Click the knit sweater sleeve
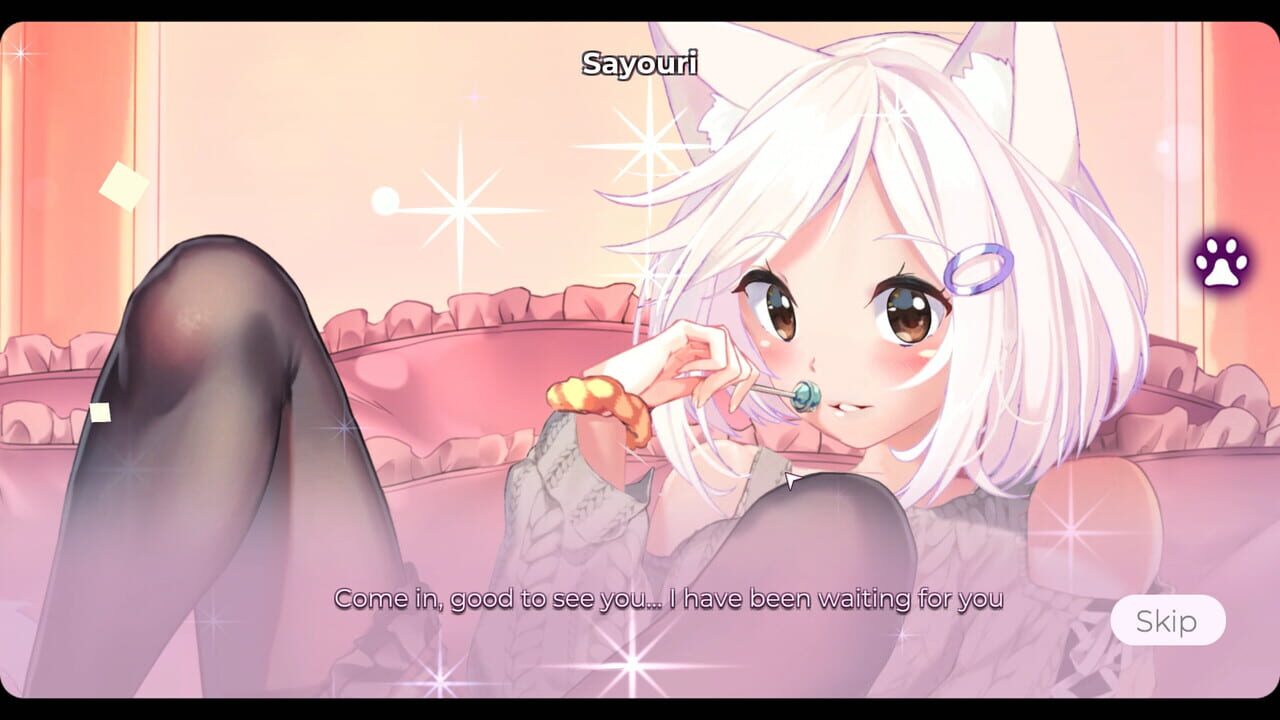1280x720 pixels. click(x=560, y=490)
